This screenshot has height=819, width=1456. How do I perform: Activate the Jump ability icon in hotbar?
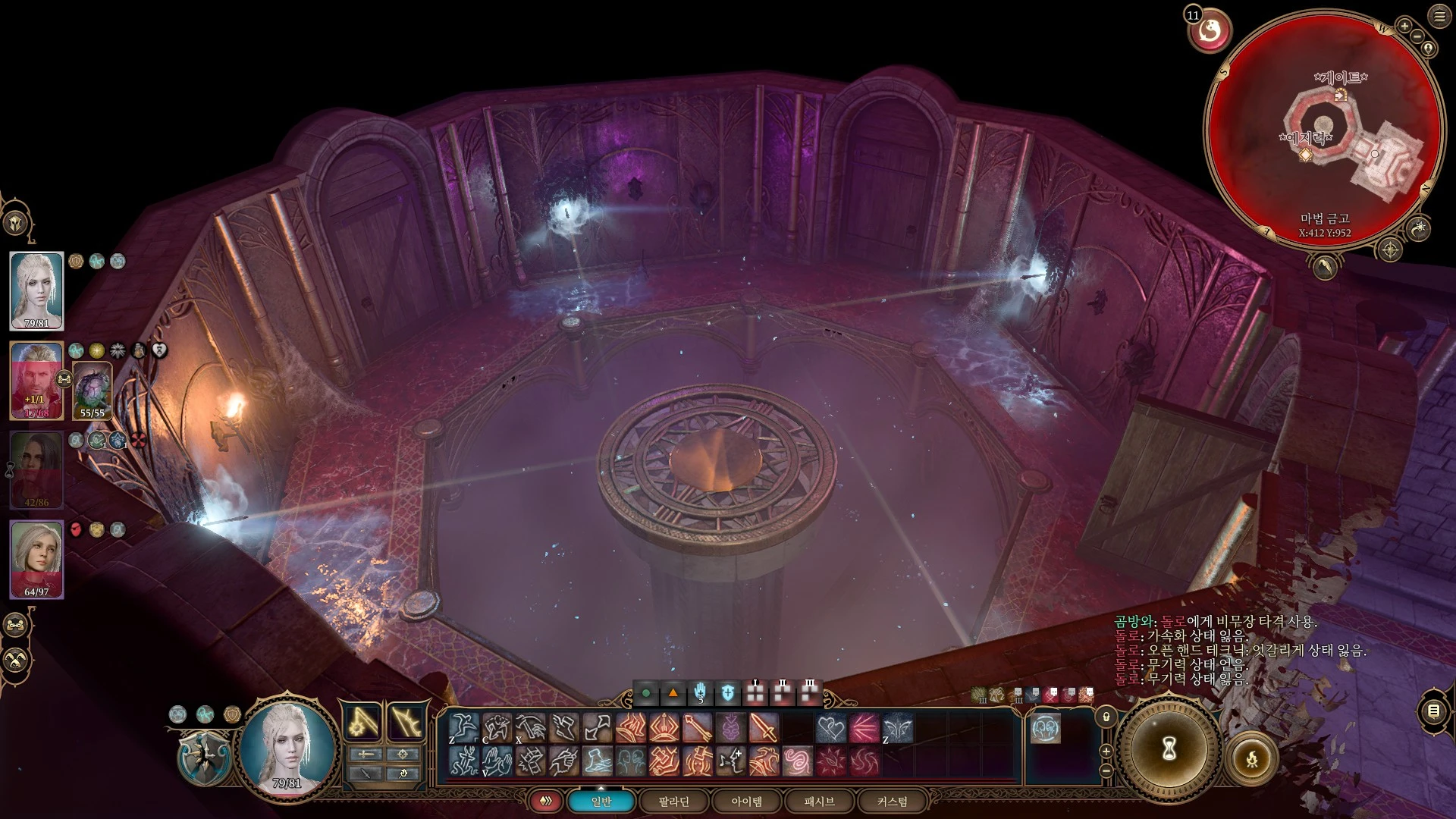click(x=463, y=728)
